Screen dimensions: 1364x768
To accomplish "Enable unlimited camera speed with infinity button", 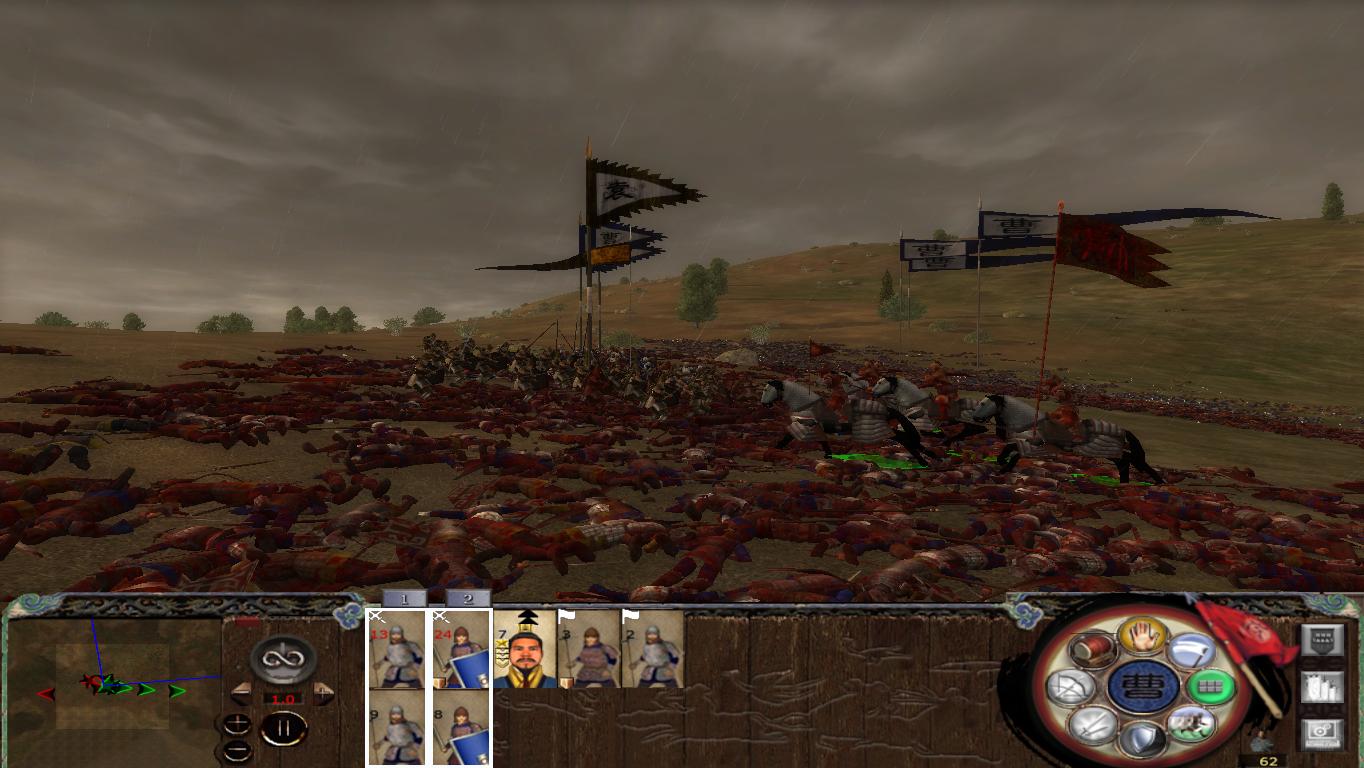I will pos(282,660).
